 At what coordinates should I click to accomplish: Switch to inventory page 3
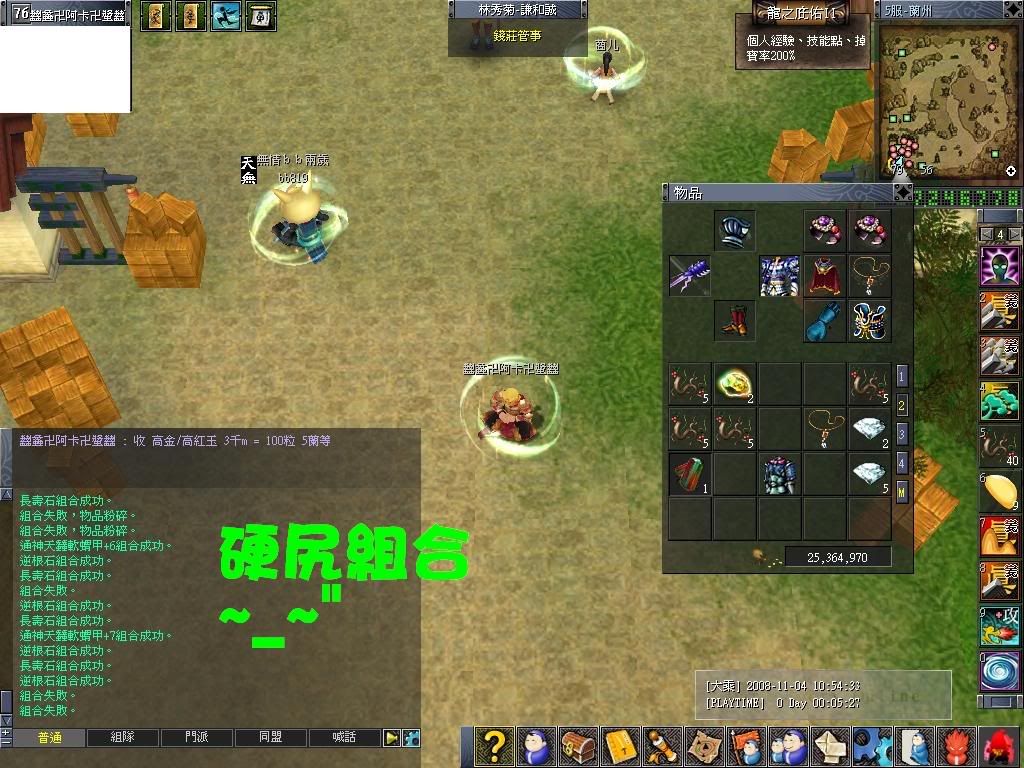point(902,434)
